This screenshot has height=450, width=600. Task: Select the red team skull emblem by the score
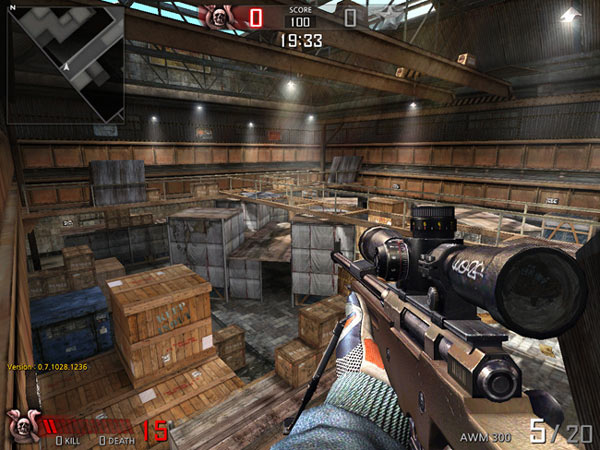217,16
